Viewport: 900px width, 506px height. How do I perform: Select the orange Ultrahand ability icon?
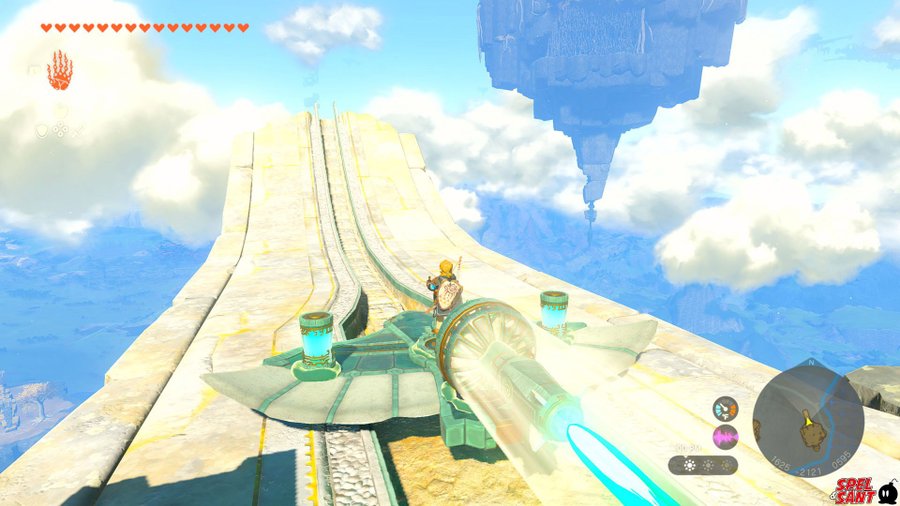click(60, 70)
